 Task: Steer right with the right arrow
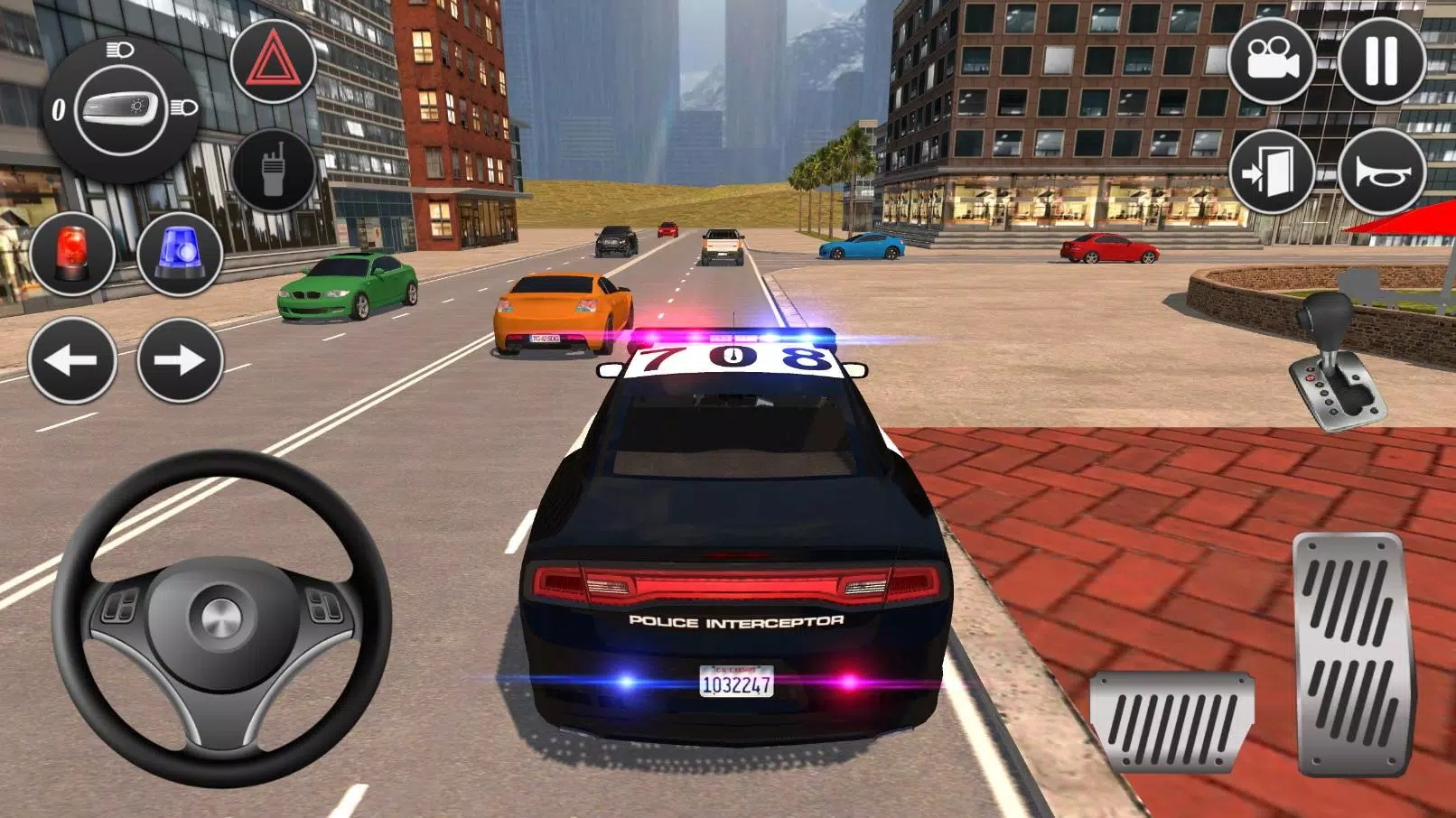click(x=177, y=360)
